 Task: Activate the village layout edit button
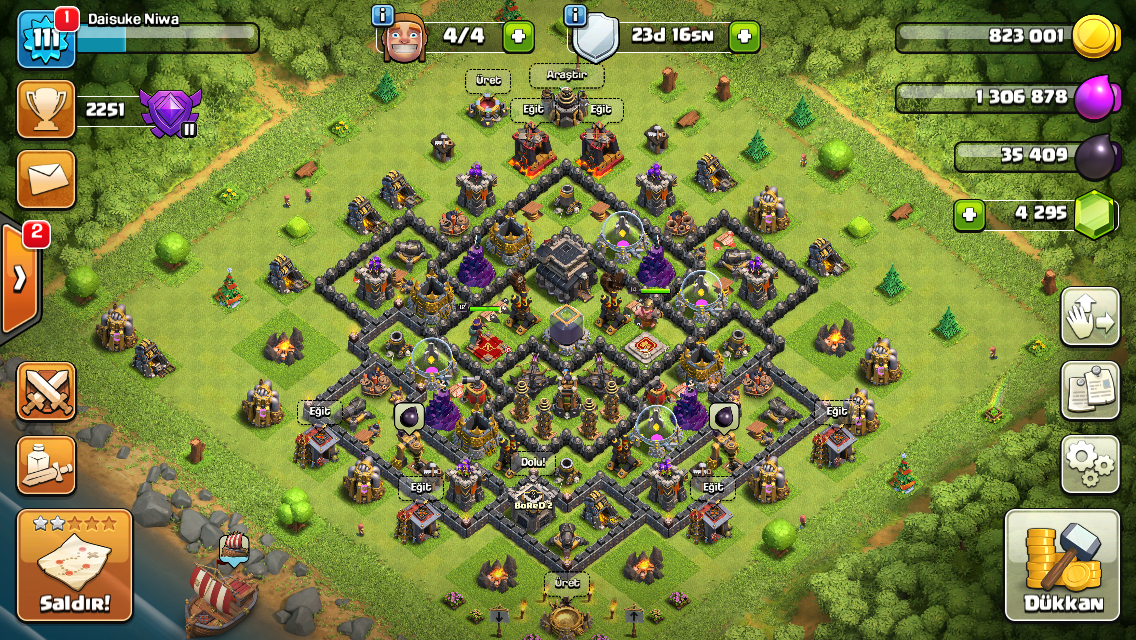coord(1090,316)
